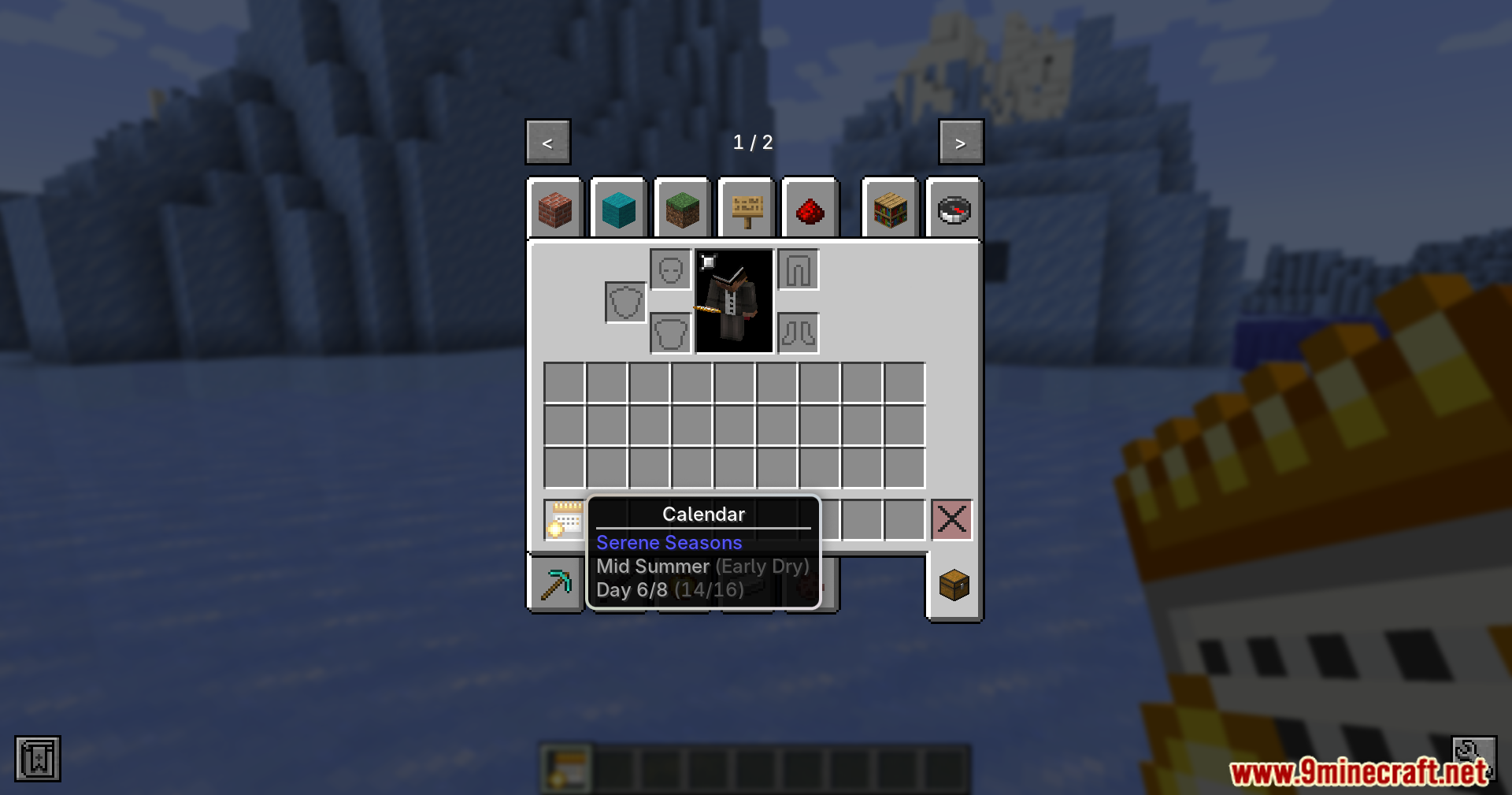Select the brick block category tab
The width and height of the screenshot is (1512, 795).
[x=557, y=209]
